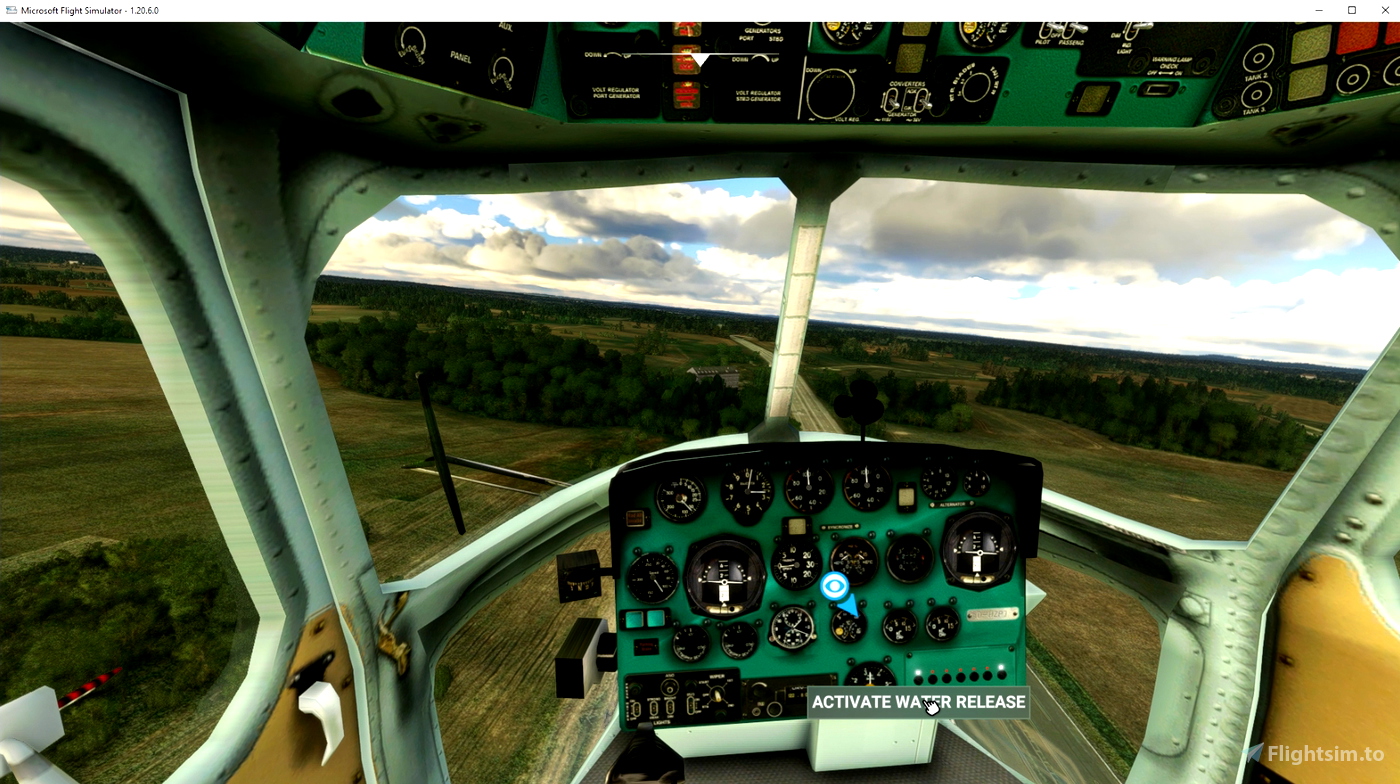Turn the Volt Reg selector knob
Image resolution: width=1400 pixels, height=784 pixels.
point(832,93)
